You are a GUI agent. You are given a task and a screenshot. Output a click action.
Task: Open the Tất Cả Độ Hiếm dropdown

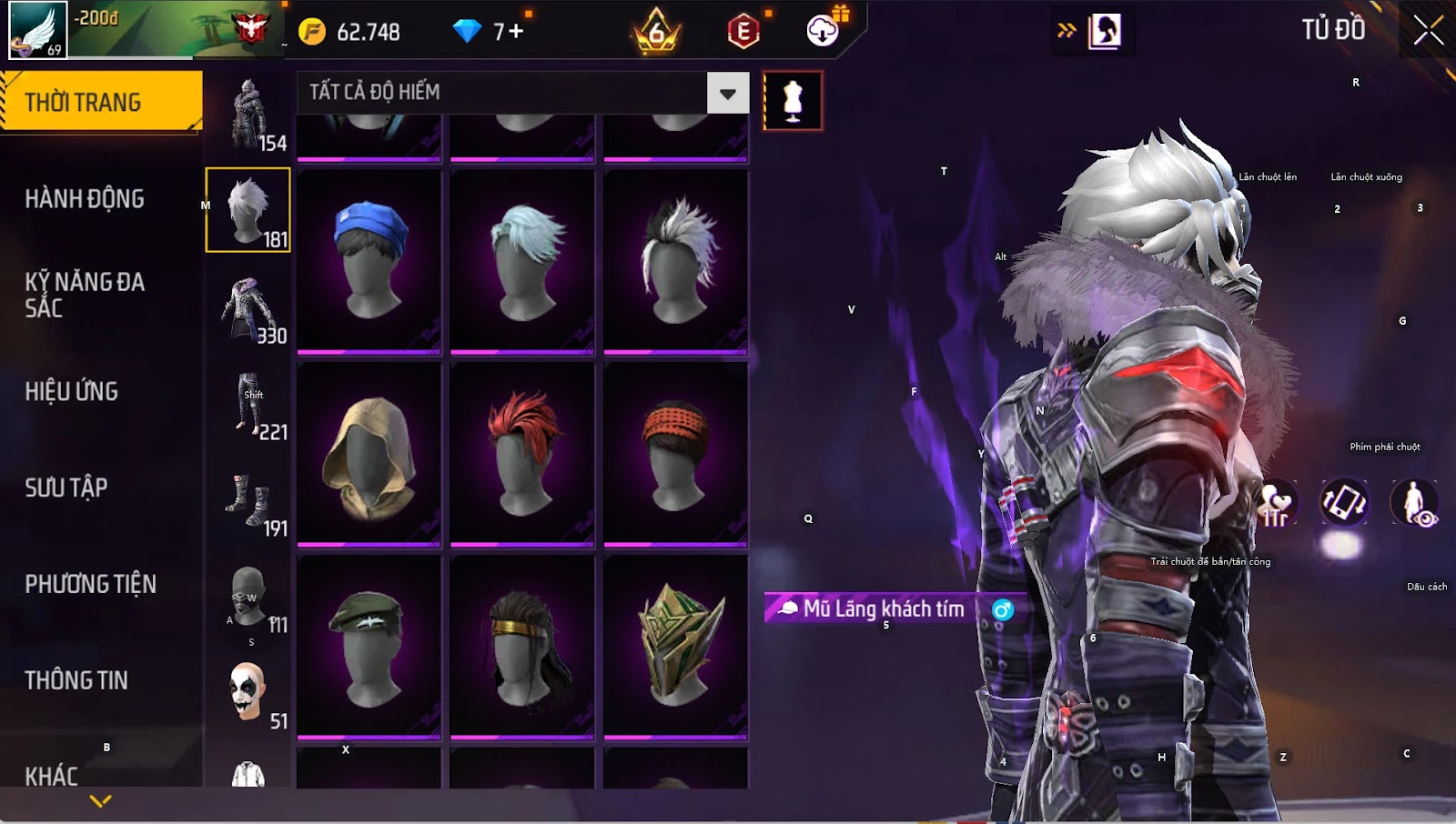(727, 93)
